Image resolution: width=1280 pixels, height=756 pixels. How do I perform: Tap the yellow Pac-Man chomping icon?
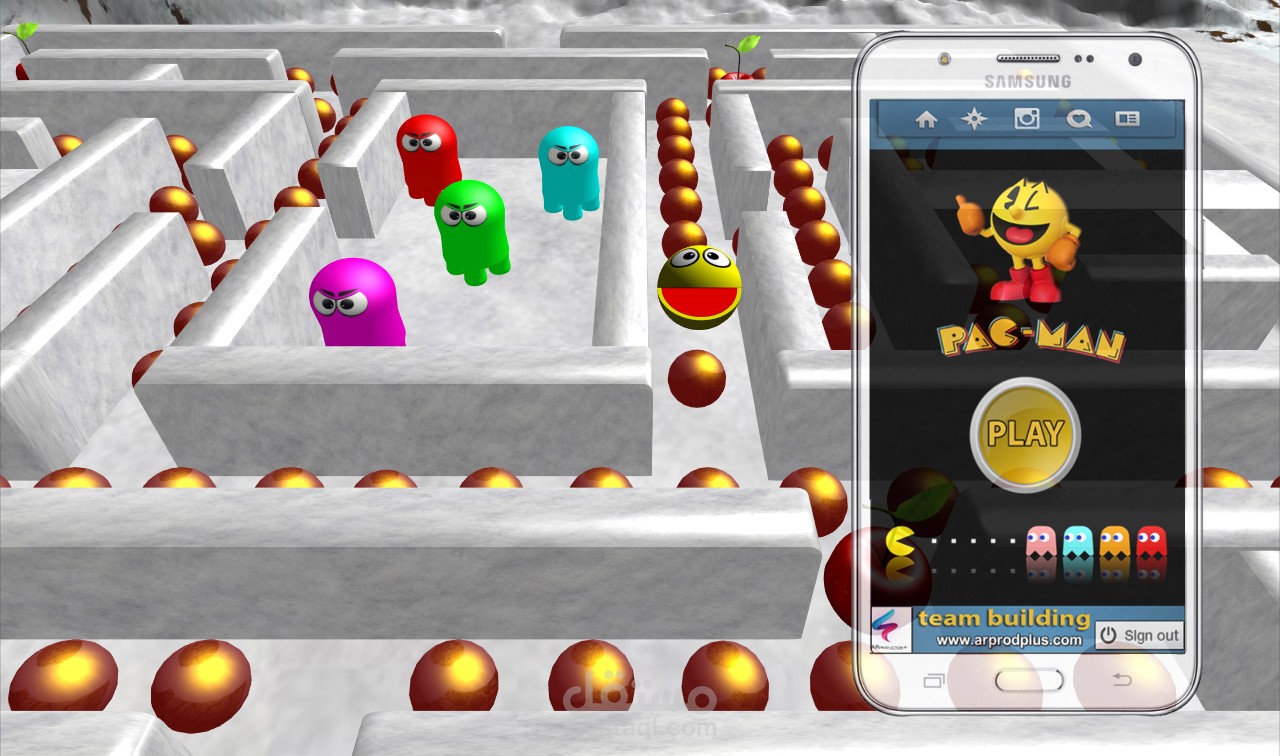point(901,542)
